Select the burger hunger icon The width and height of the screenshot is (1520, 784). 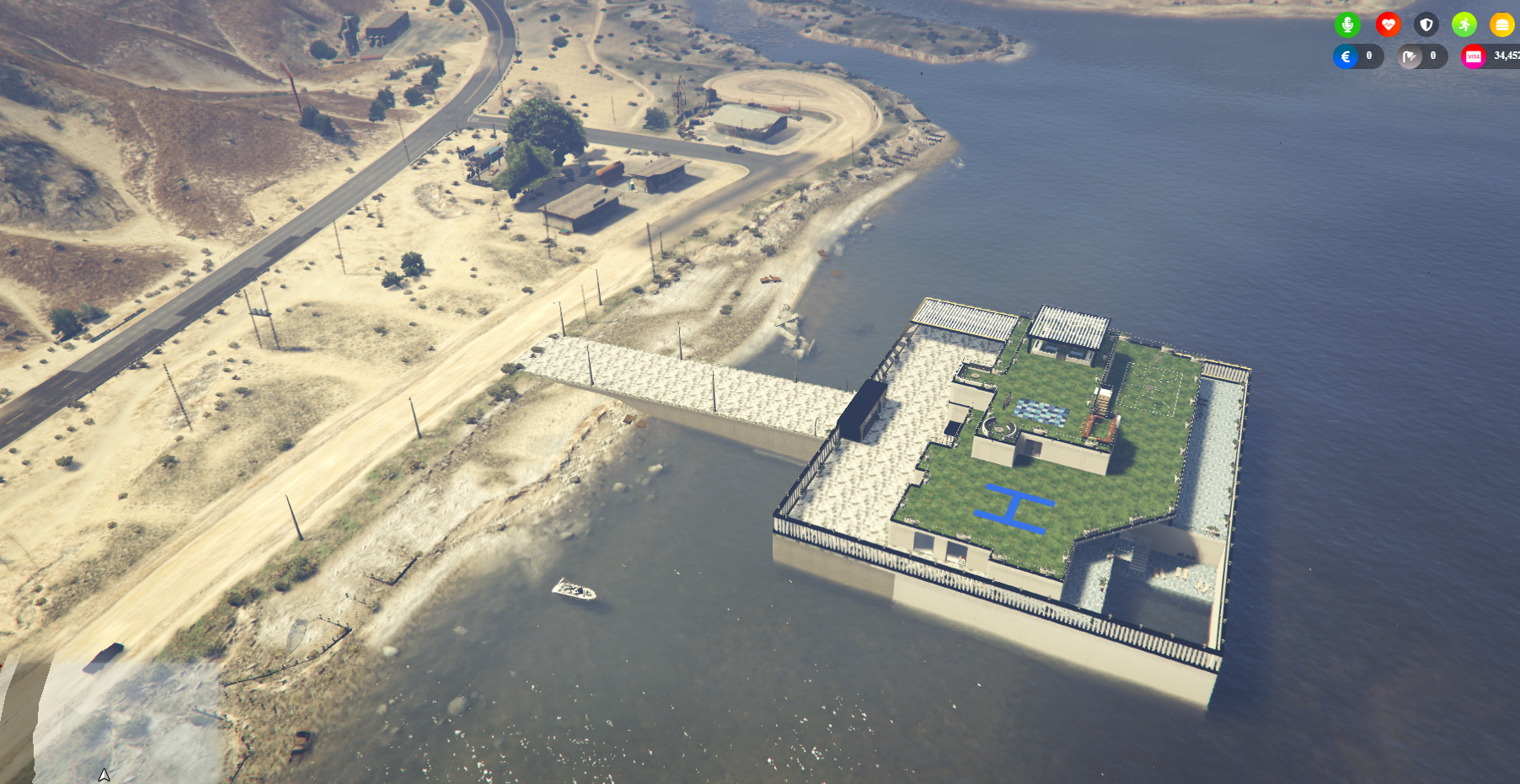pyautogui.click(x=1501, y=24)
